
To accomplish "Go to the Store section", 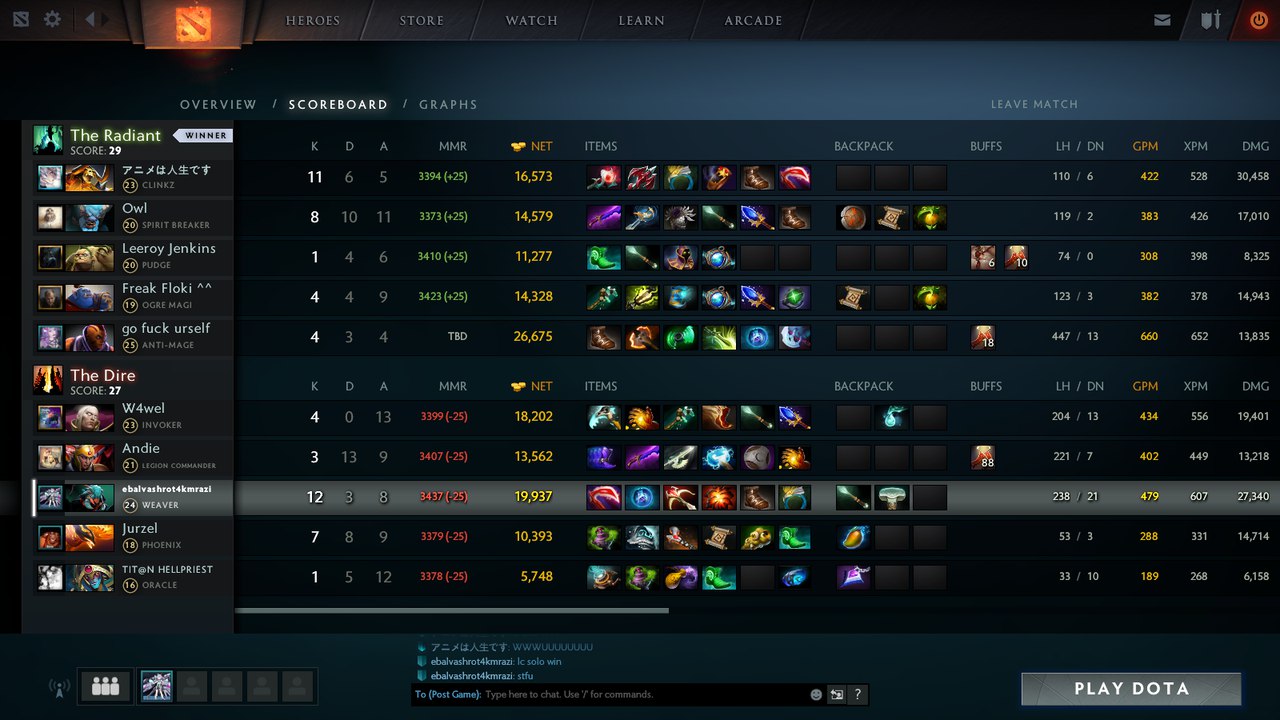I will click(422, 20).
